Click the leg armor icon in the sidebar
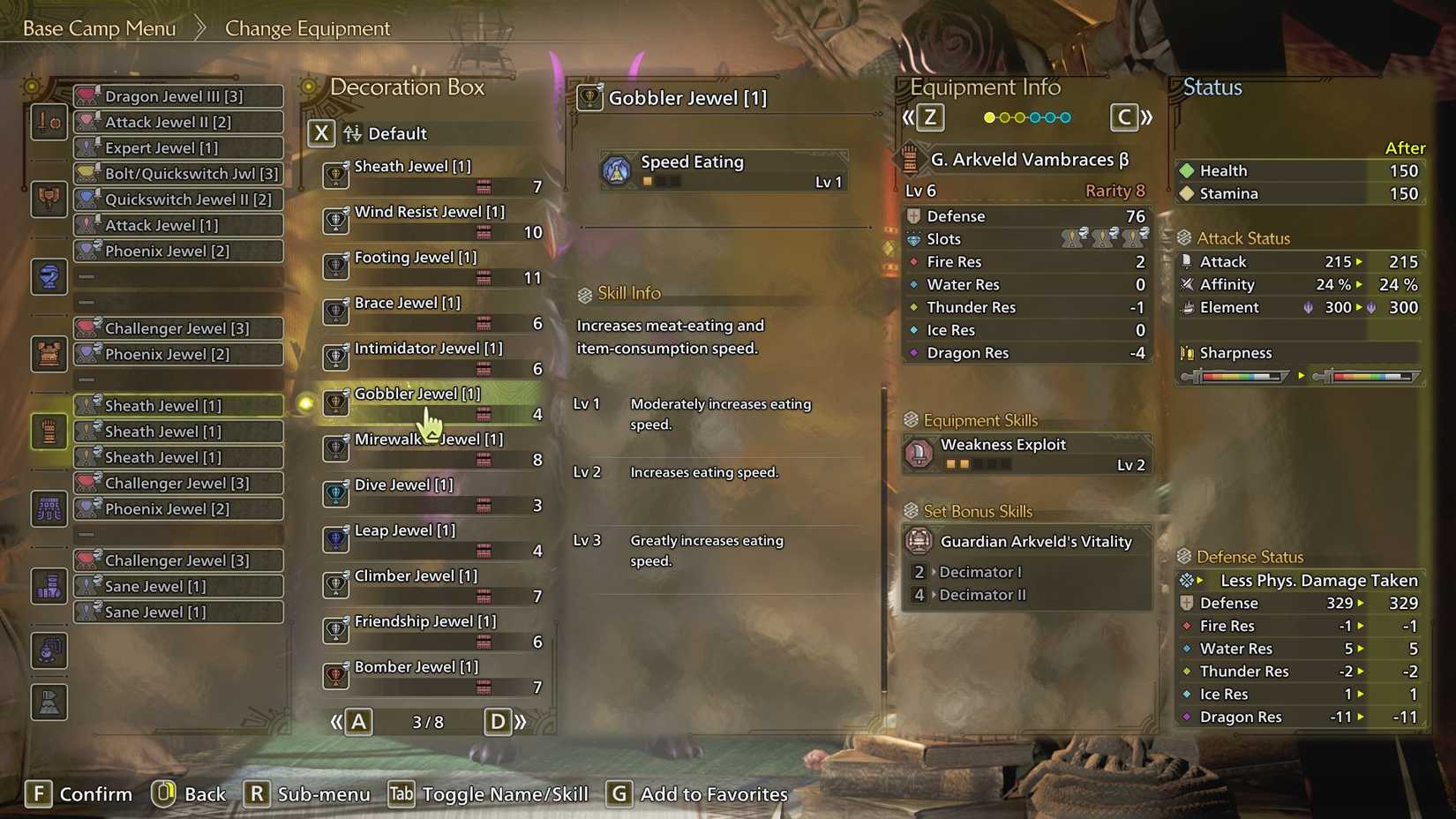 pyautogui.click(x=49, y=586)
